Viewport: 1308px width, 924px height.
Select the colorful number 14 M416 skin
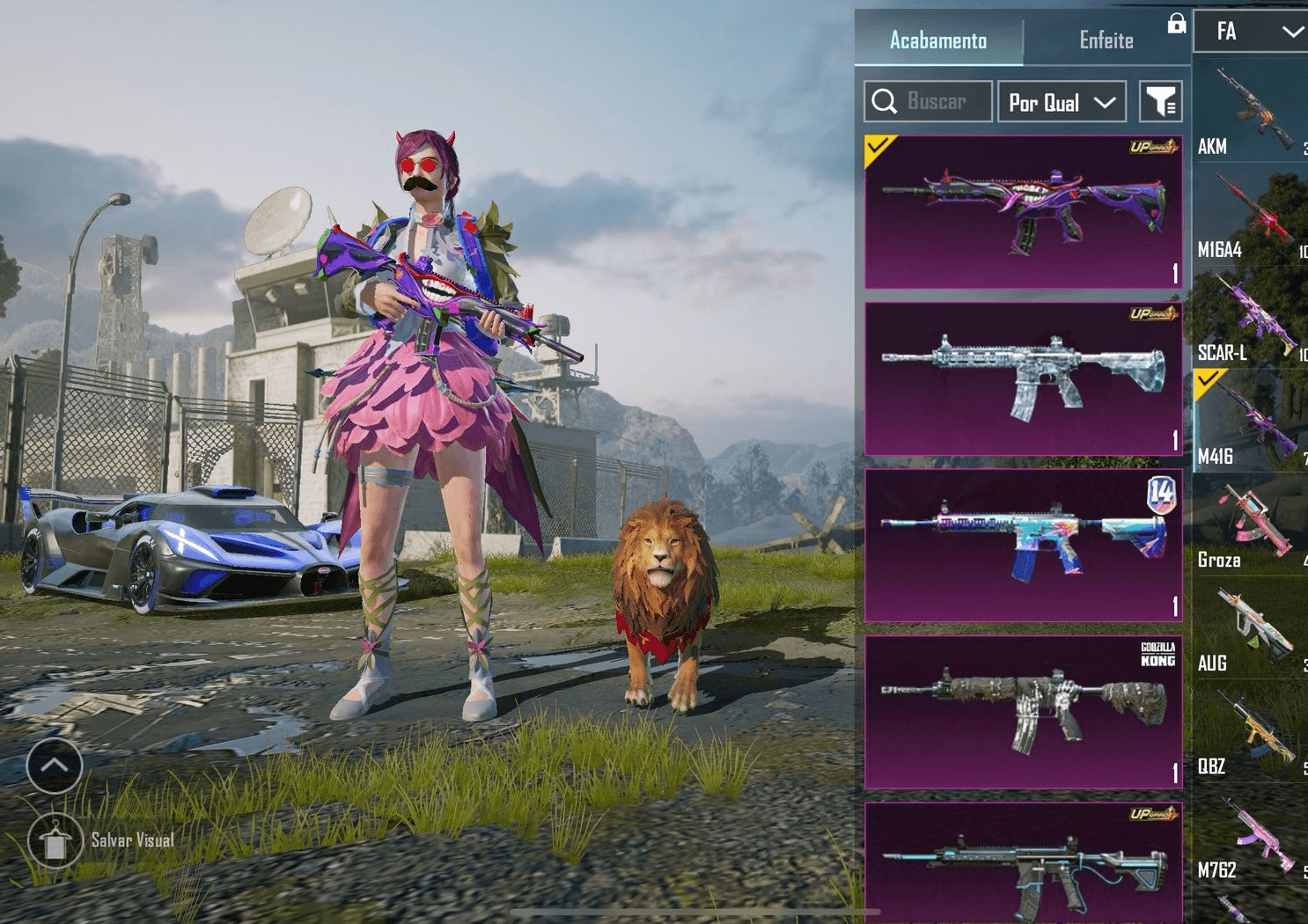pos(1023,546)
